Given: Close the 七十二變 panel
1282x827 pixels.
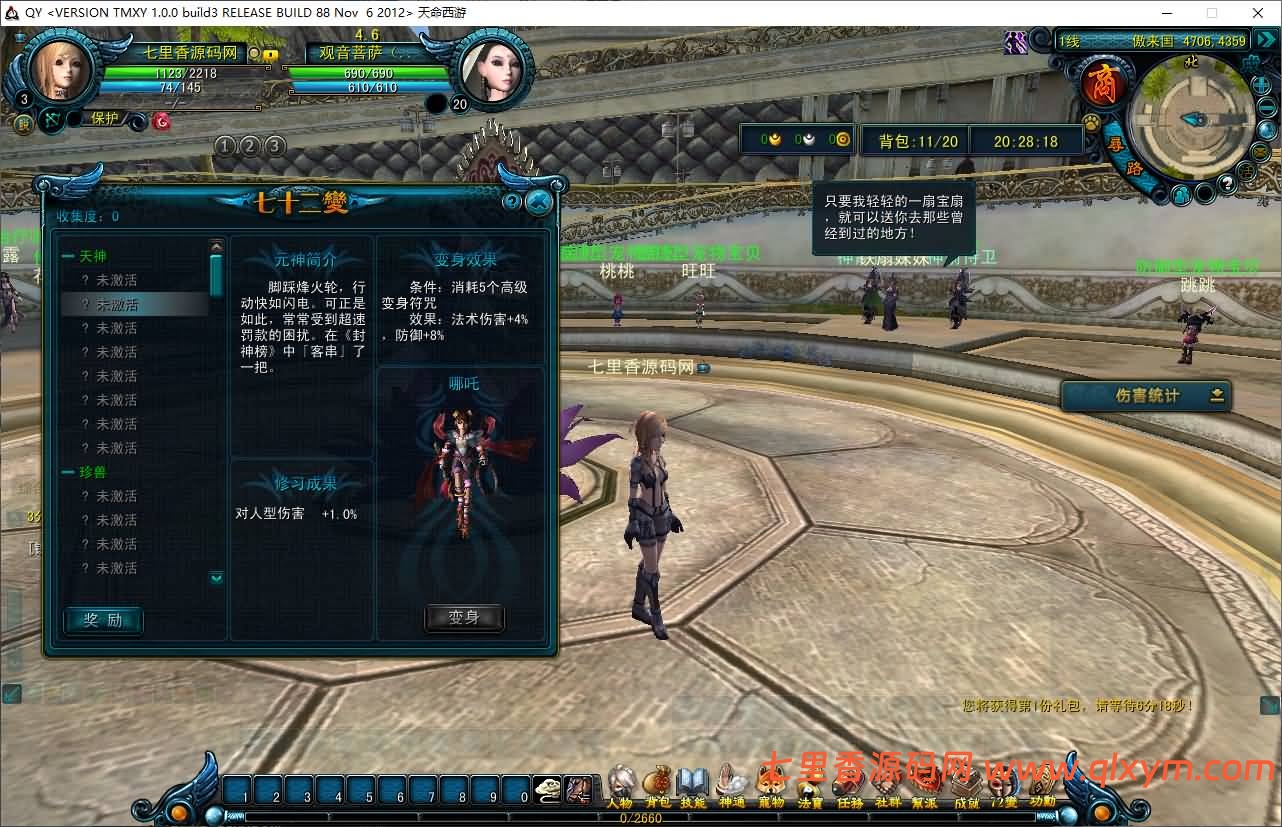Looking at the screenshot, I should (x=538, y=202).
